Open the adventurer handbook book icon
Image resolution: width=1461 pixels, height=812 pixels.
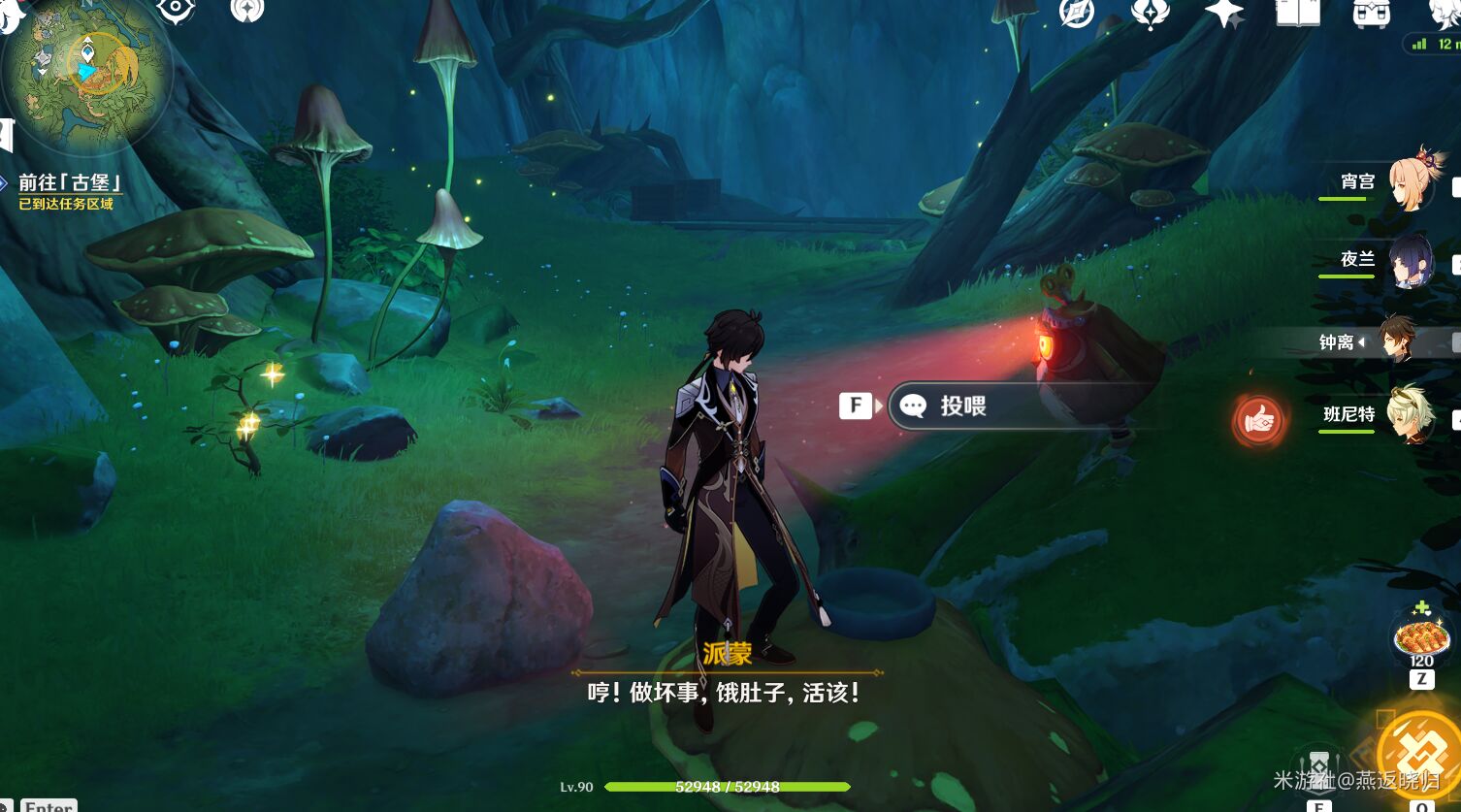tap(1297, 12)
